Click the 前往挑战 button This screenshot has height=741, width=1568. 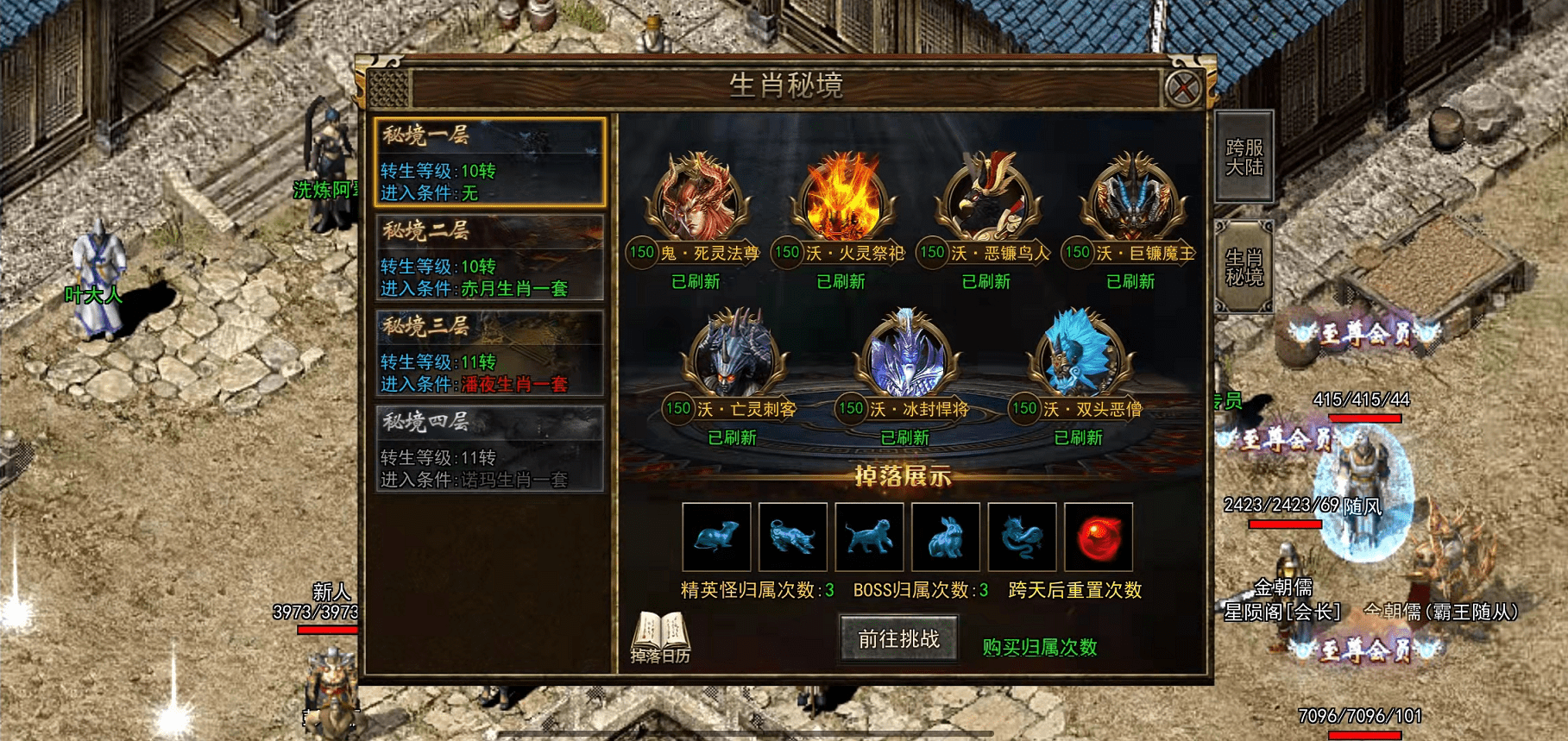(898, 639)
